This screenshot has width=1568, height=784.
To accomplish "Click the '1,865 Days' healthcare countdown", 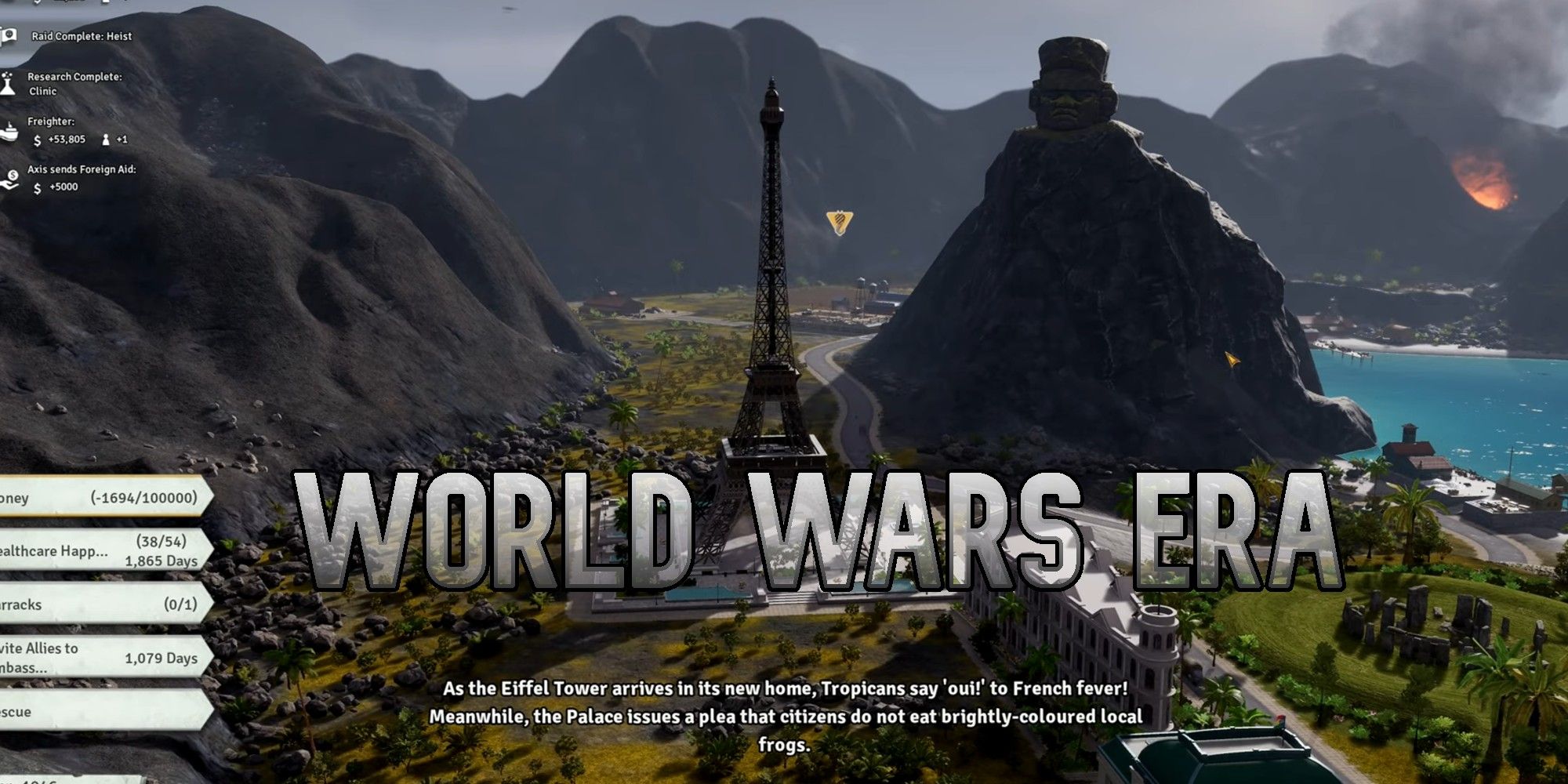I will tap(162, 562).
